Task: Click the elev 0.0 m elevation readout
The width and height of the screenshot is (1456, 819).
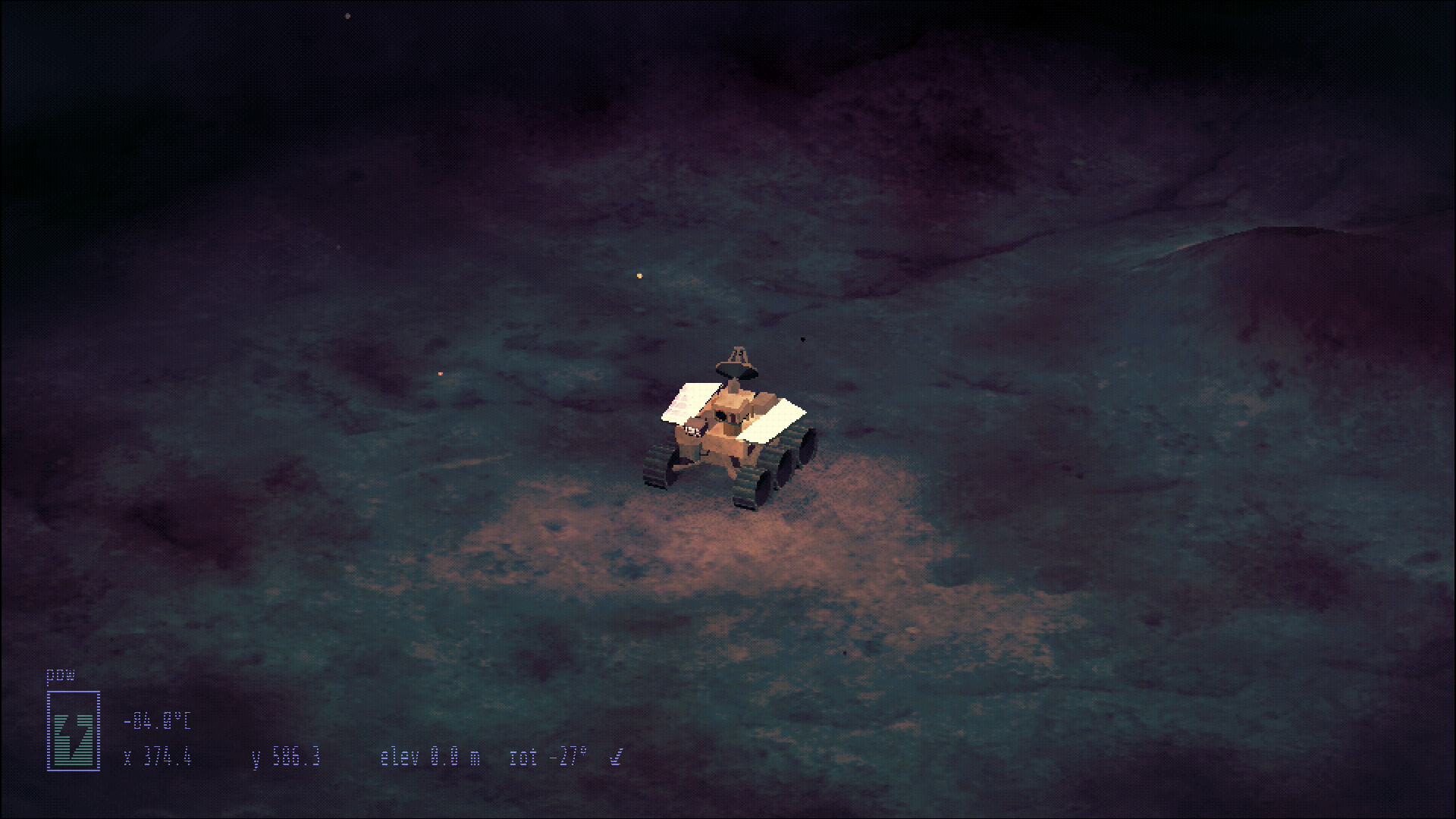Action: click(430, 755)
